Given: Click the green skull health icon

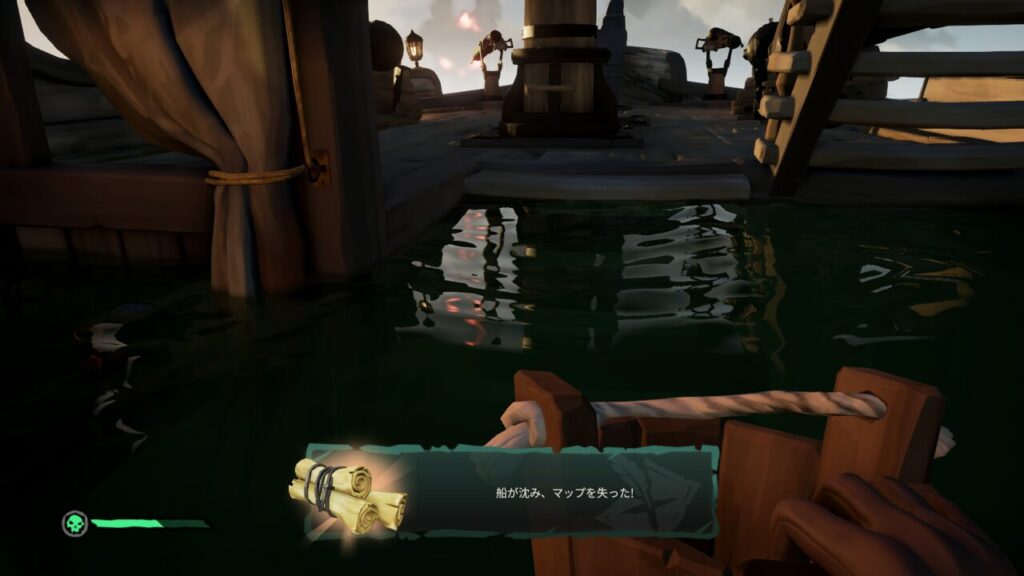Looking at the screenshot, I should [x=74, y=523].
